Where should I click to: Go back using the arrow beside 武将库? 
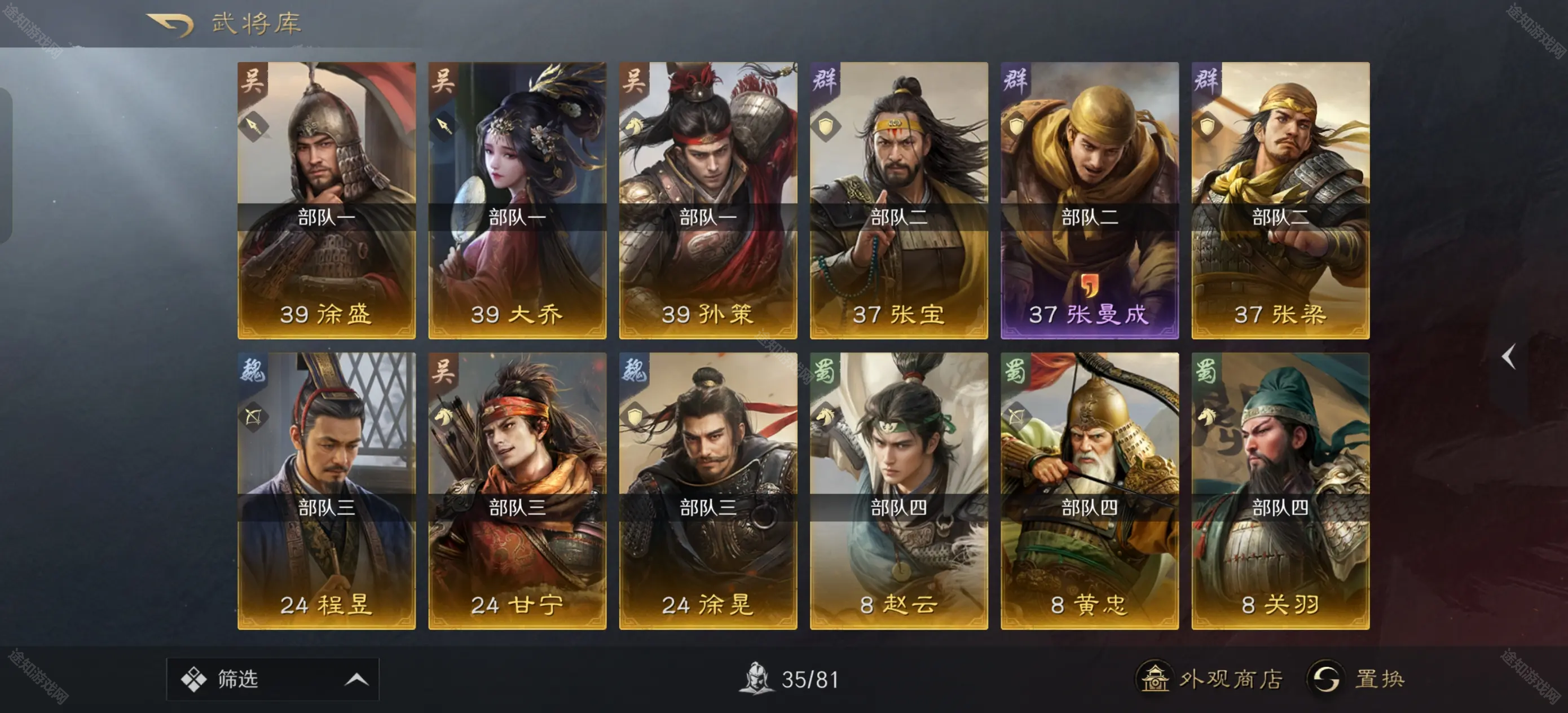click(x=170, y=24)
